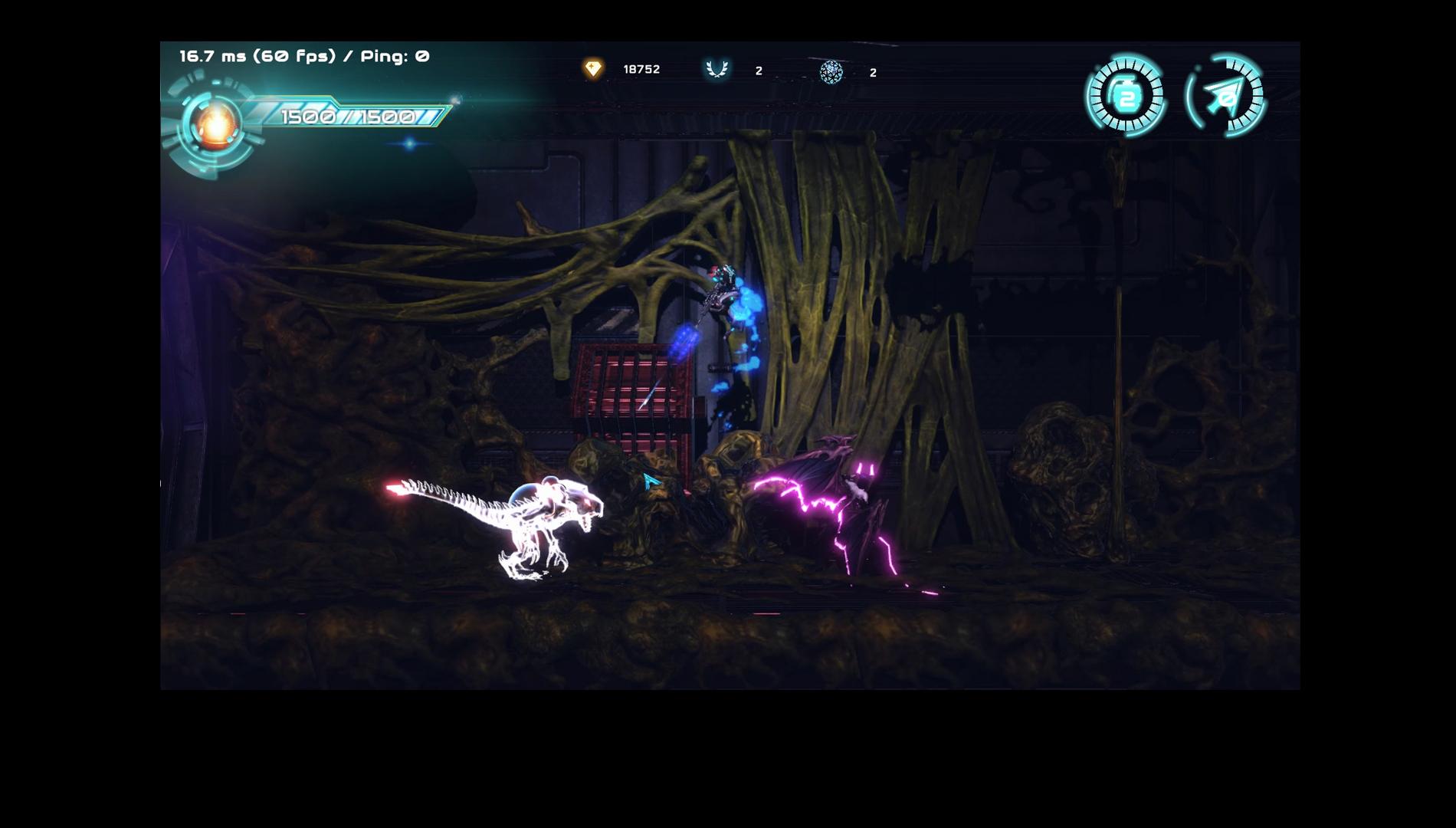This screenshot has width=1456, height=828.
Task: Click the crystal sphere resource icon
Action: click(x=831, y=72)
